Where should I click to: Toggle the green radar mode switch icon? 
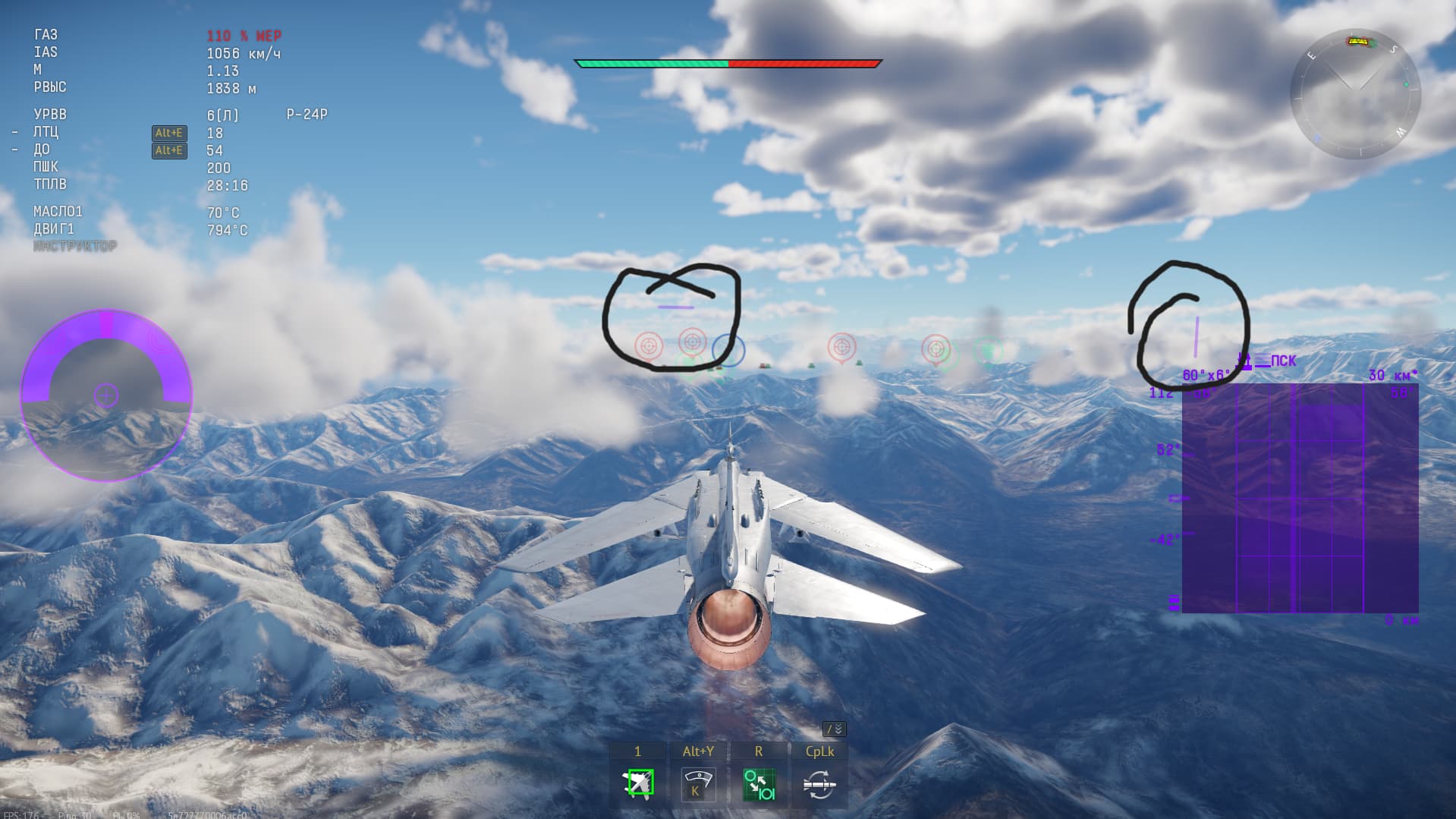pyautogui.click(x=758, y=784)
